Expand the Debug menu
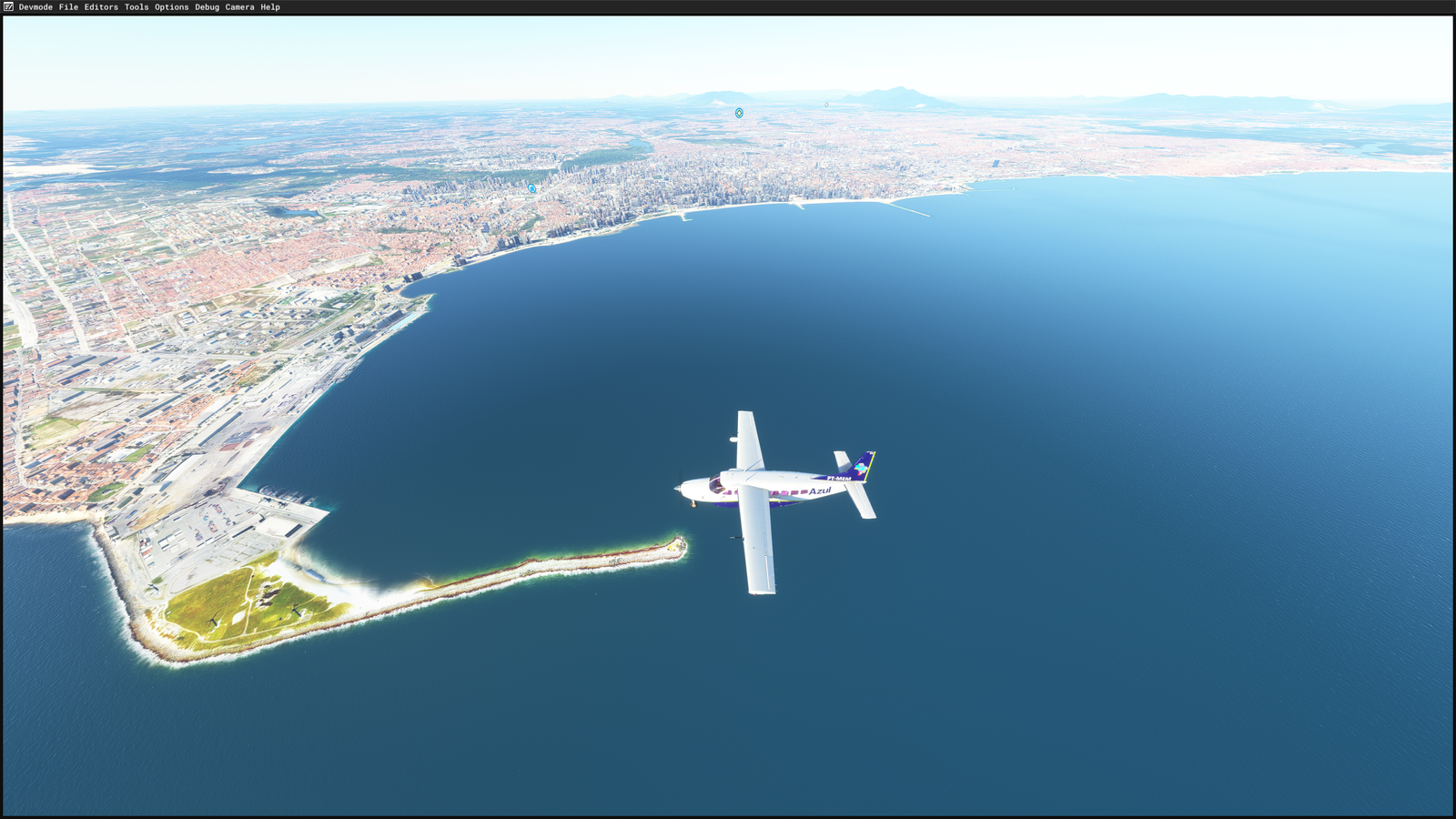The height and width of the screenshot is (819, 1456). click(207, 7)
